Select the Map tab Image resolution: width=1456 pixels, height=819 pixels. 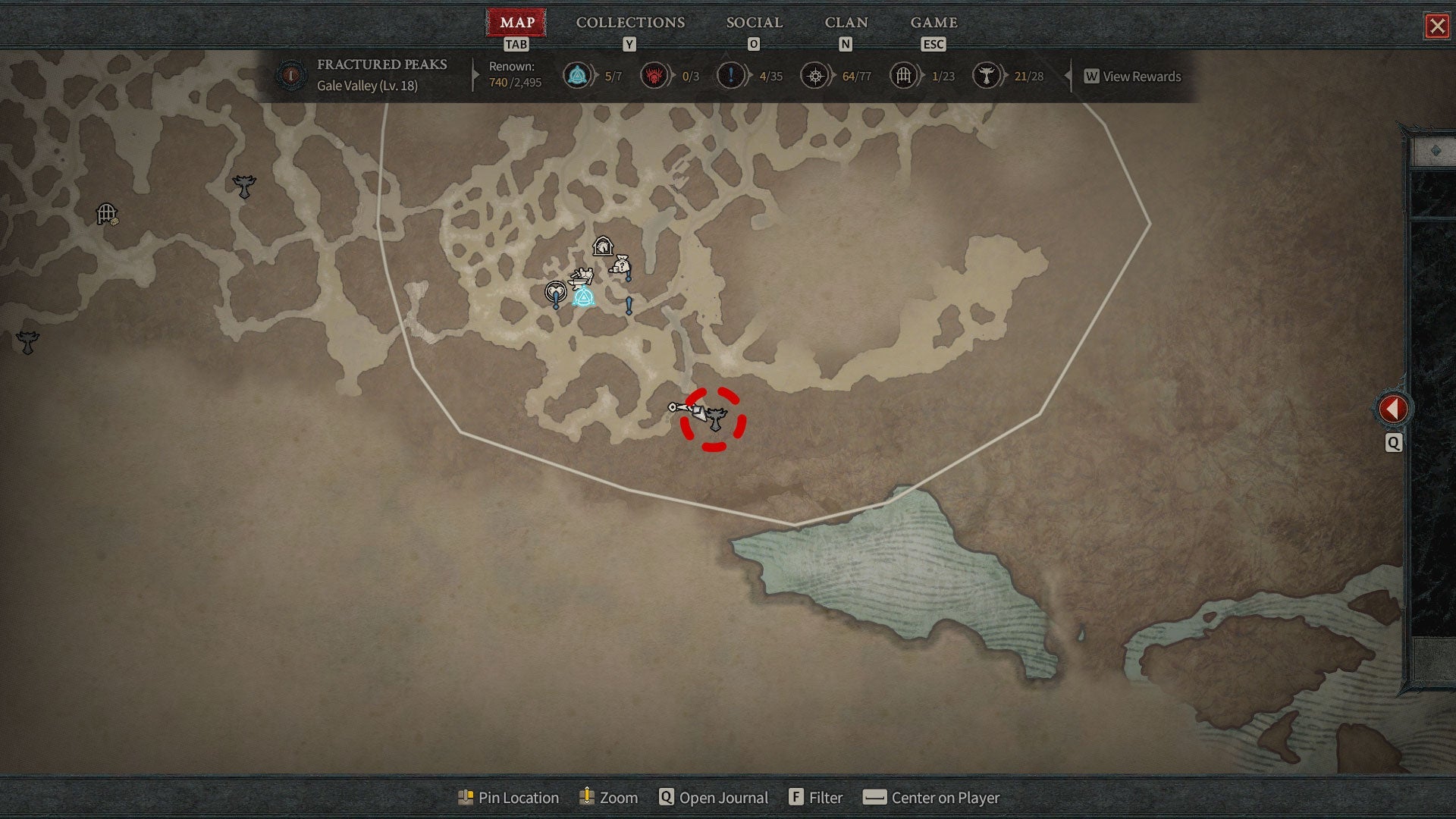(516, 23)
